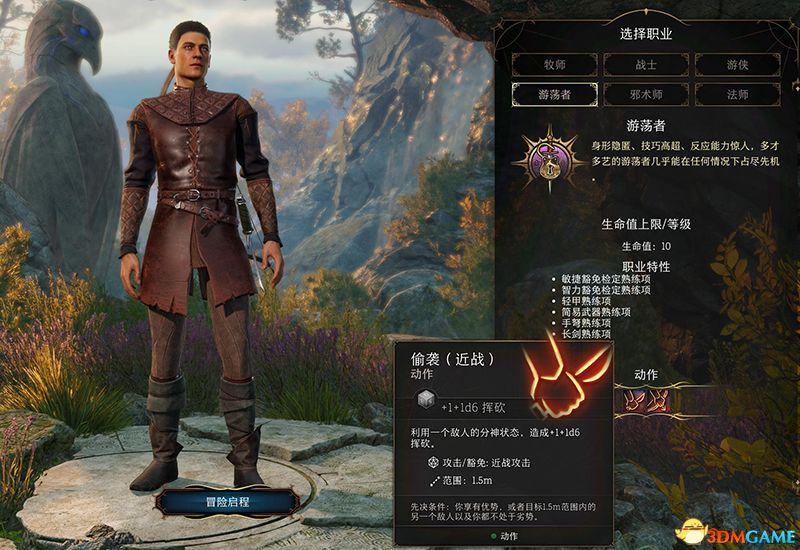Choose the 战士 class
The image size is (800, 550).
(645, 65)
